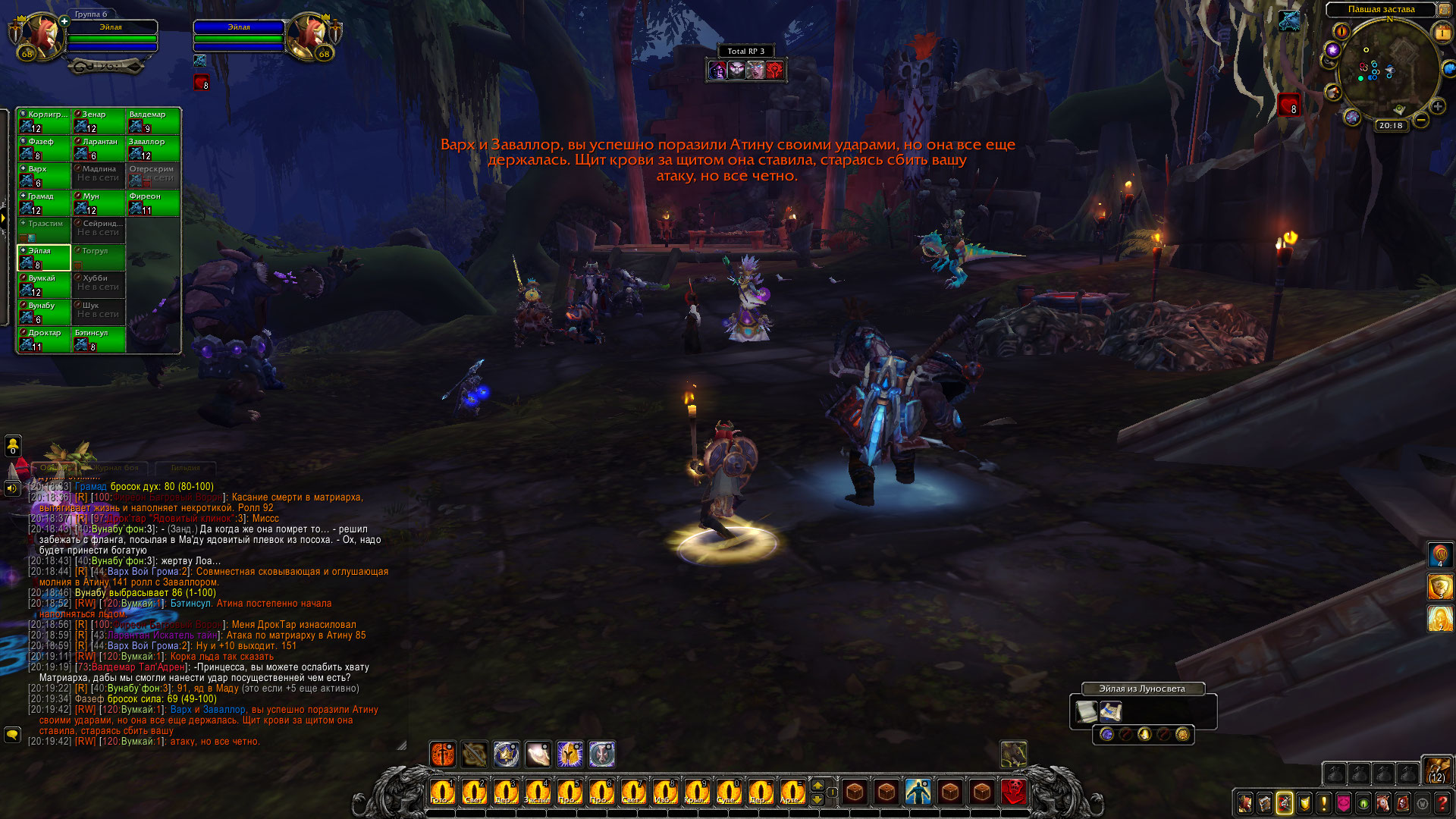Click the target frame portrait
The image size is (1456, 819).
pyautogui.click(x=309, y=36)
